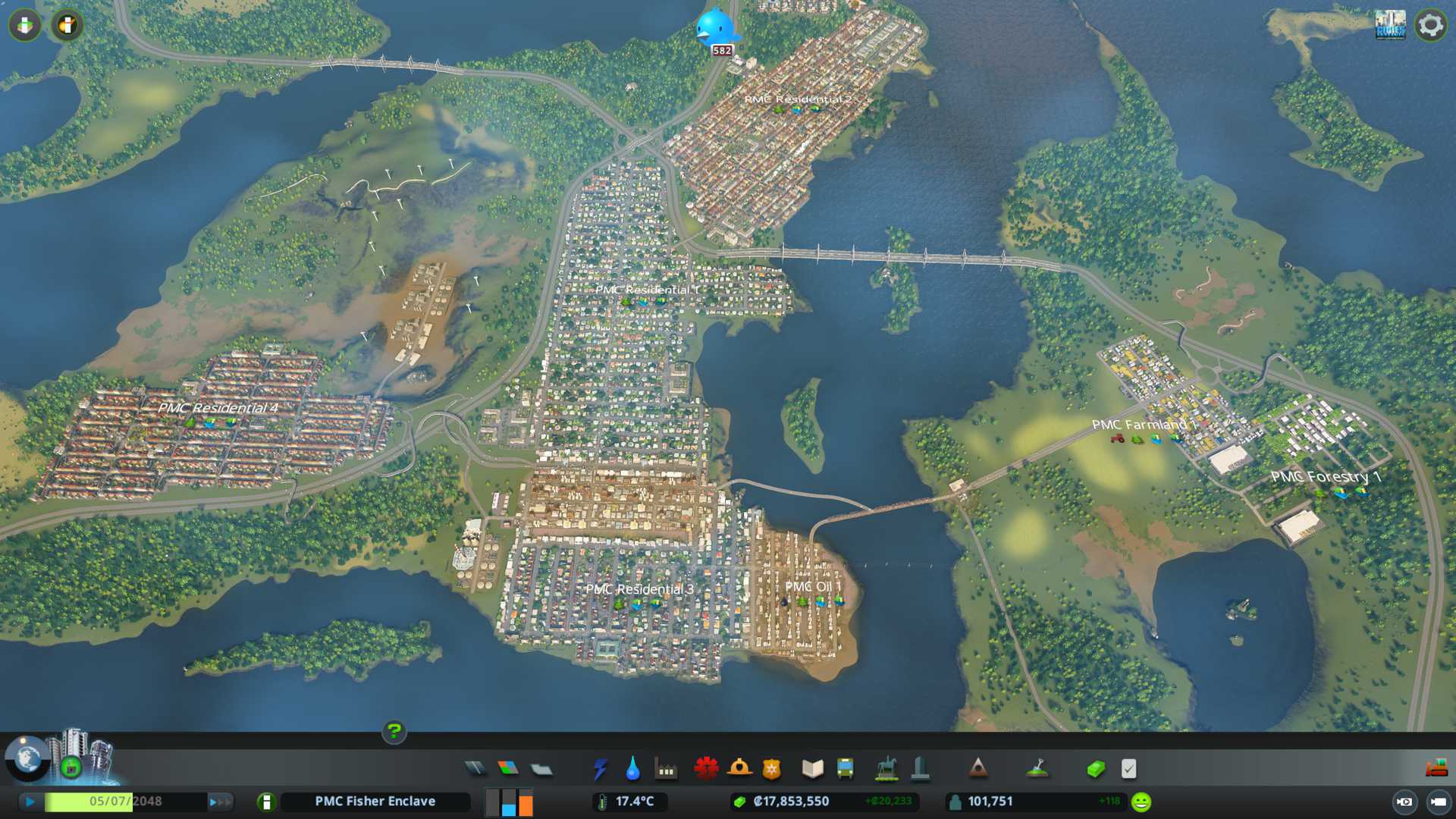Open the Electricity build menu
Screen dimensions: 1456x819
point(600,769)
